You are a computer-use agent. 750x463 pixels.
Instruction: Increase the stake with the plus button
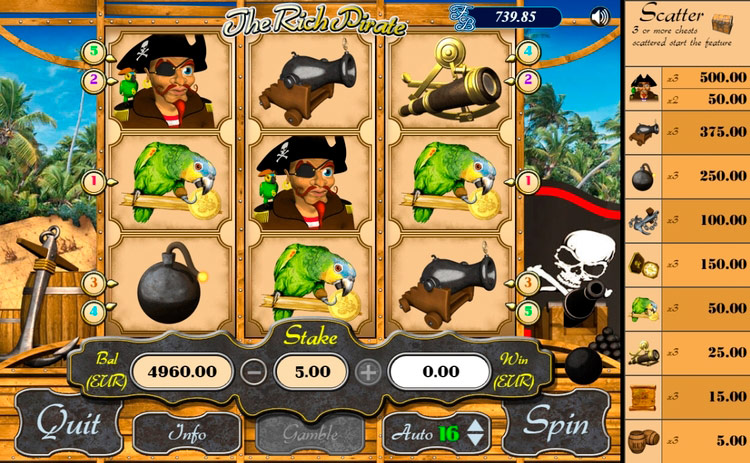pyautogui.click(x=369, y=373)
